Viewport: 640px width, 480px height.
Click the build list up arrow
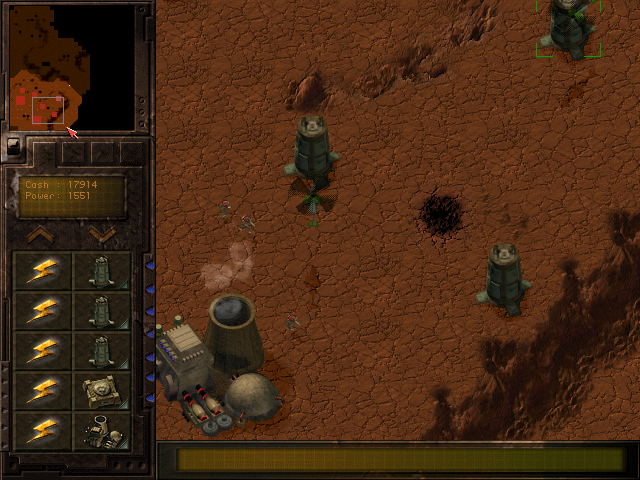pyautogui.click(x=40, y=234)
